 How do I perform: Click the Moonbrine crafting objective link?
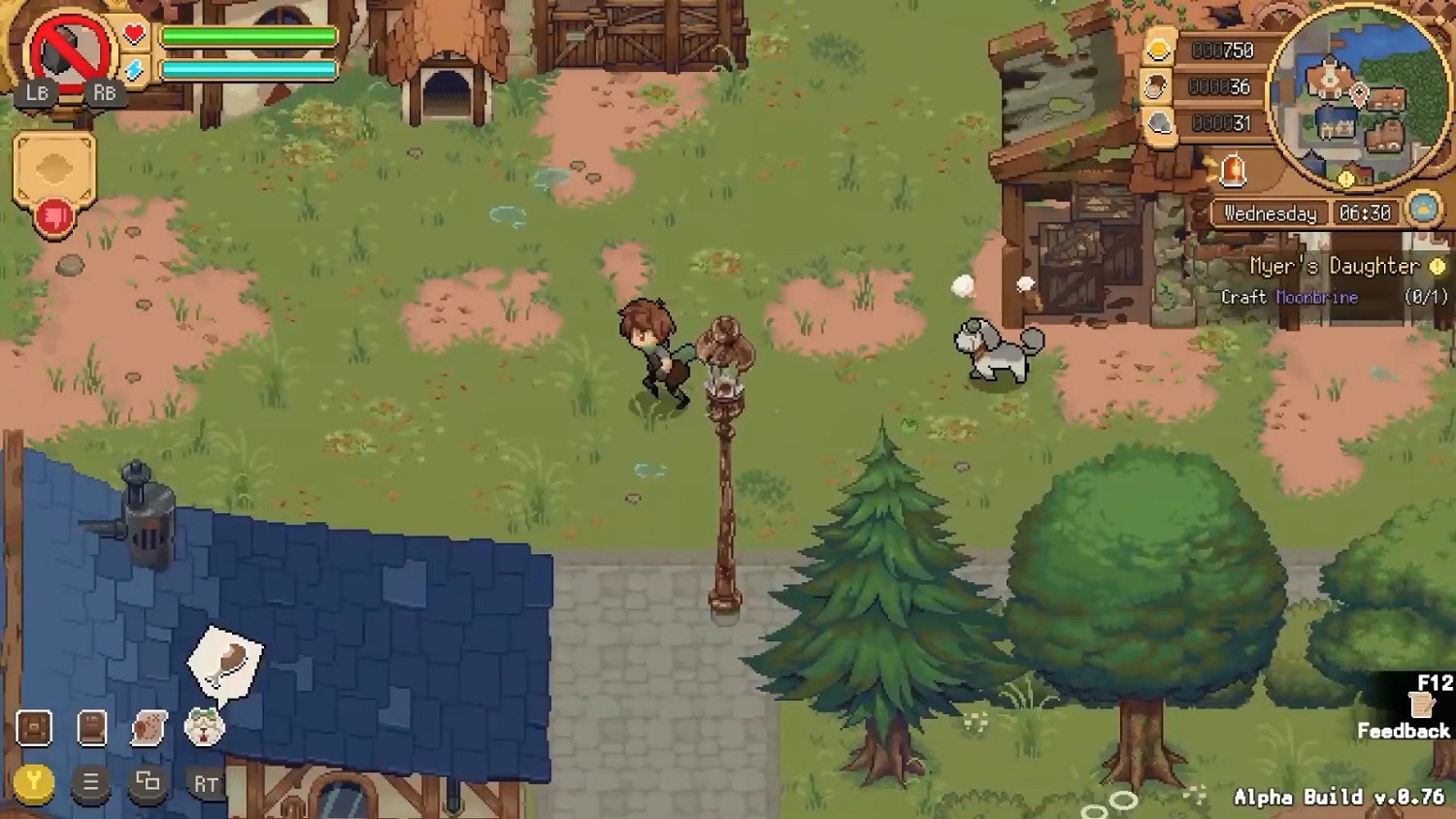[1318, 298]
